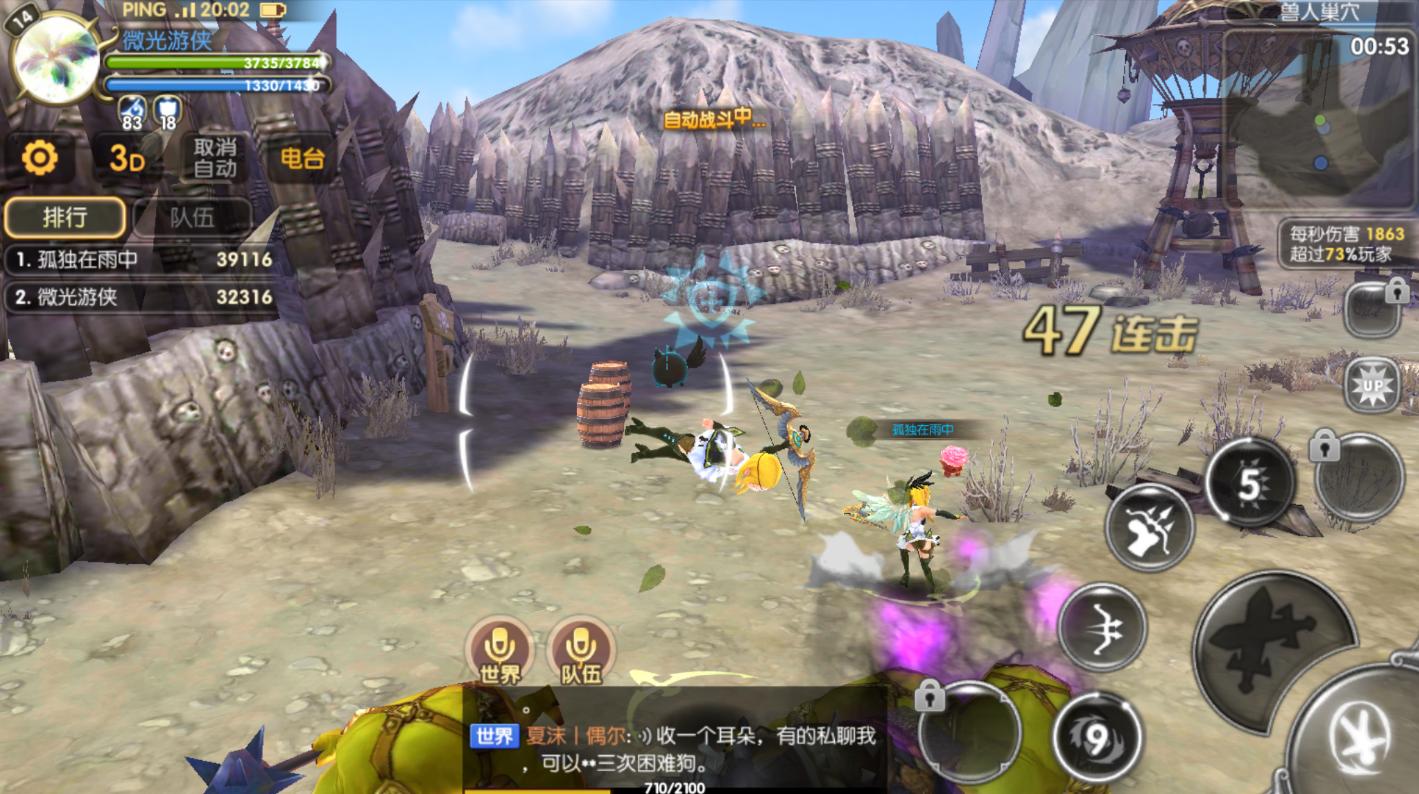Tap the skill on 9 second cooldown

tap(1097, 738)
